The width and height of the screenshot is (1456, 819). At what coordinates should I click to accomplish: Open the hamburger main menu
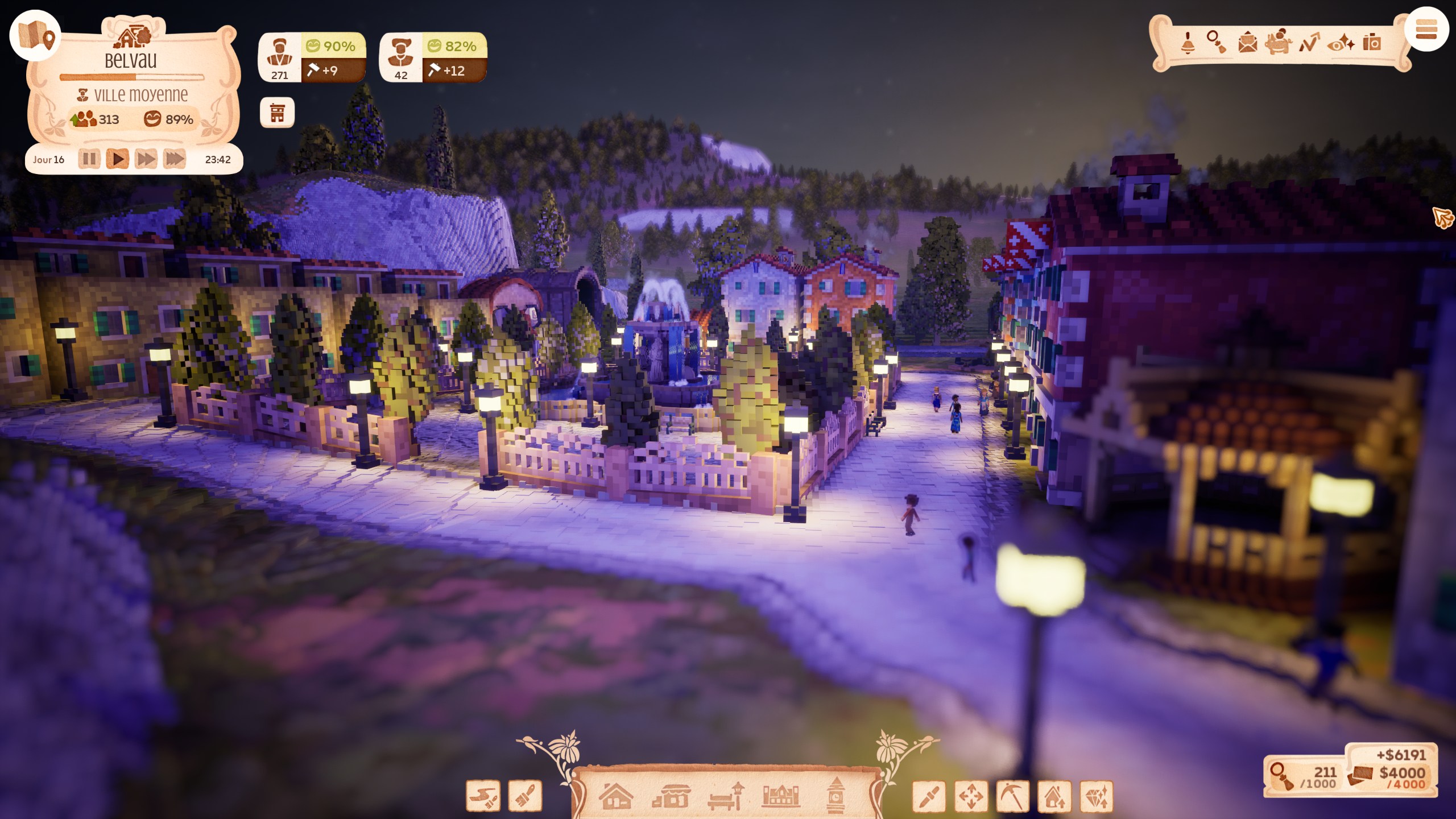tap(1426, 30)
